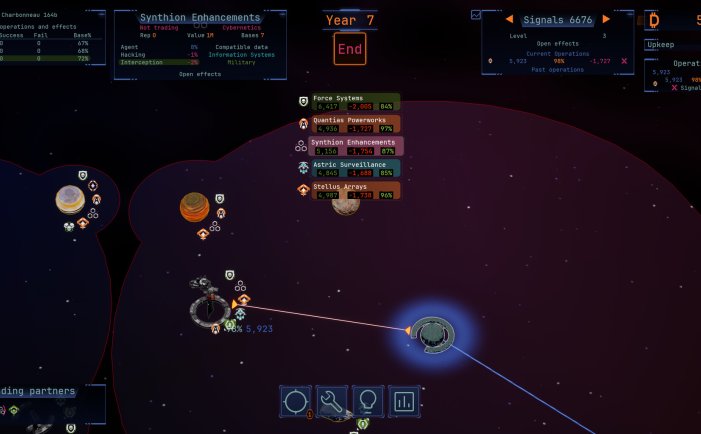Screen dimensions: 701x434
Task: Open the bar chart statistics button
Action: coord(404,401)
